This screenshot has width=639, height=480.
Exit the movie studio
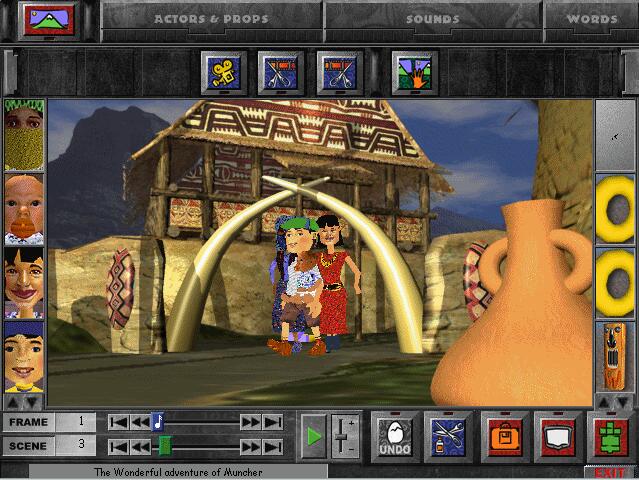click(x=609, y=472)
